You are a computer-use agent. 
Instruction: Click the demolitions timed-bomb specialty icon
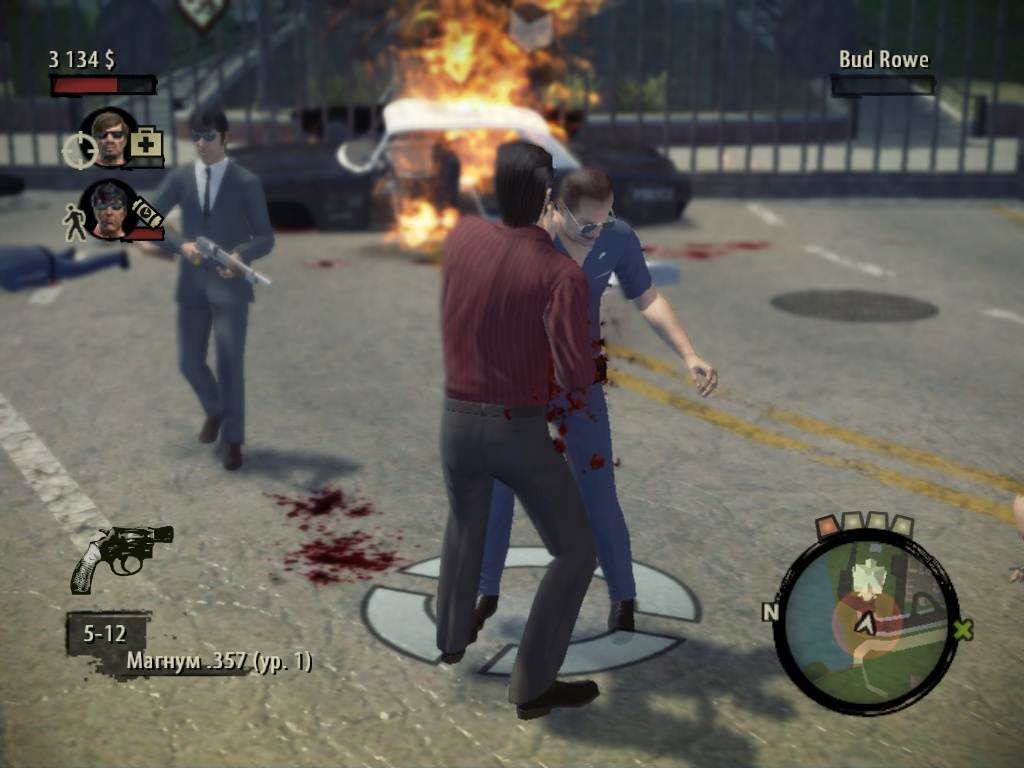point(147,214)
